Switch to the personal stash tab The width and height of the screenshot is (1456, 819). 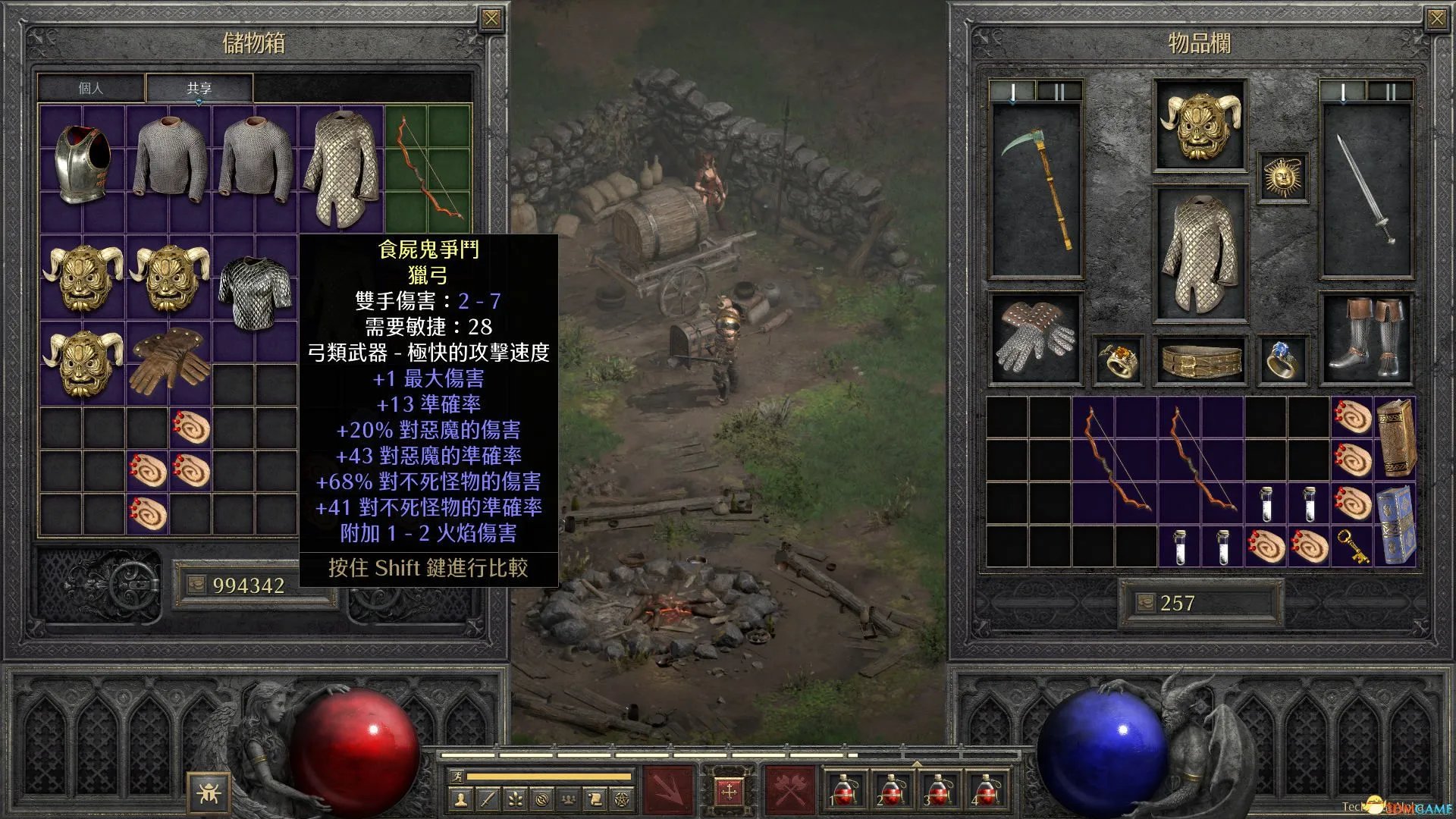91,88
